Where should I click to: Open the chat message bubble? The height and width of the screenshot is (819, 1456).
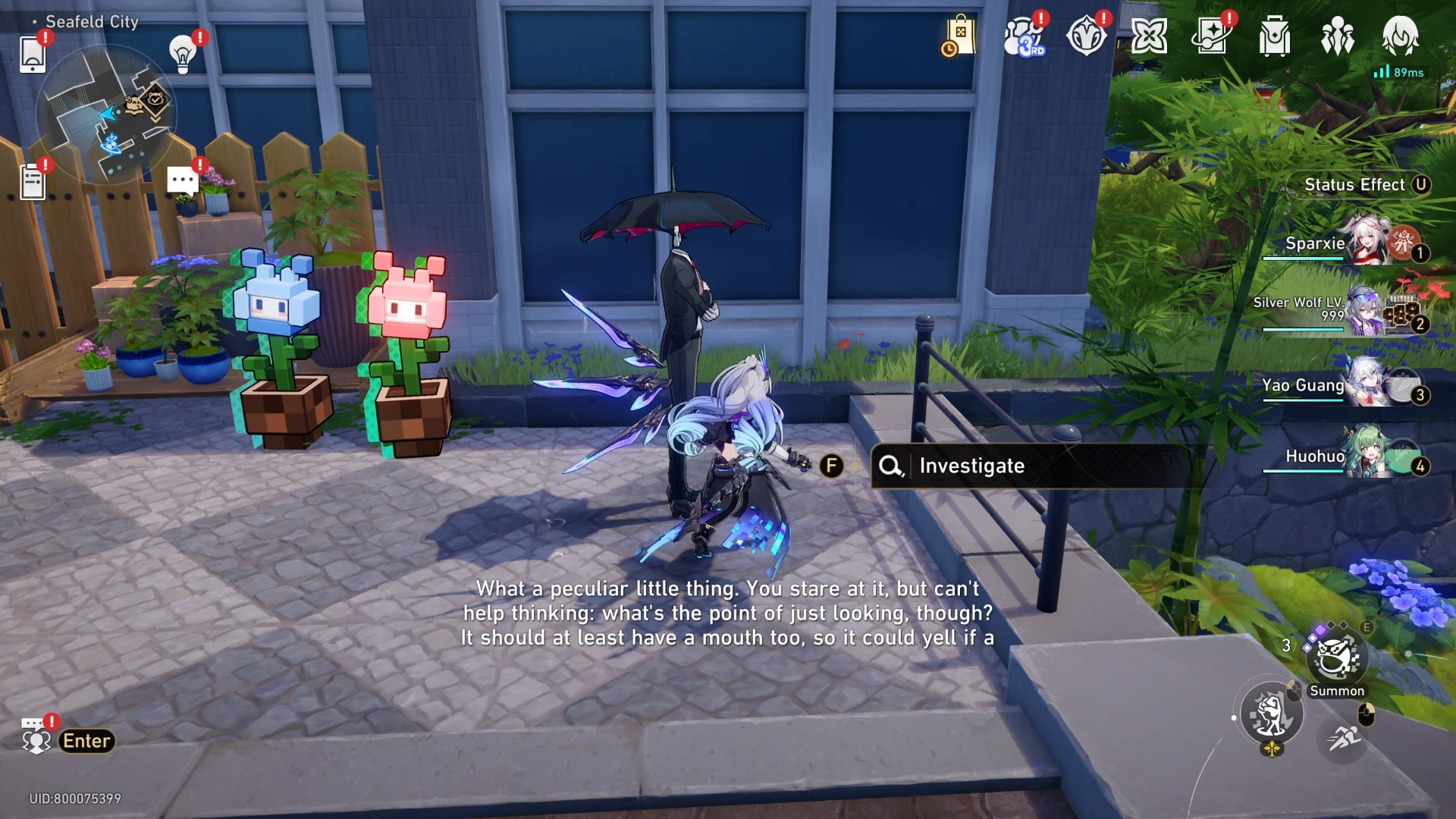click(x=180, y=179)
